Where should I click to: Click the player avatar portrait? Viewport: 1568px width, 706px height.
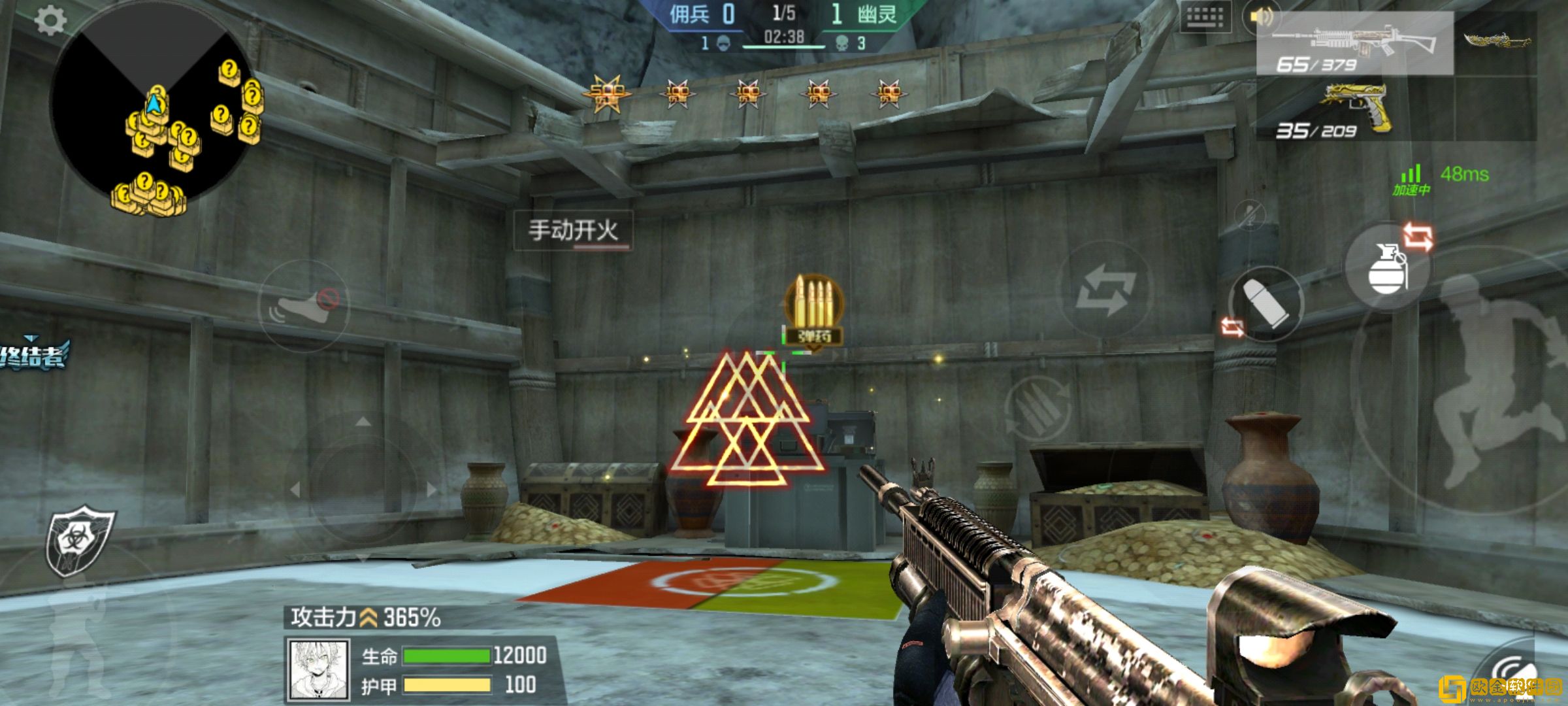pyautogui.click(x=318, y=668)
